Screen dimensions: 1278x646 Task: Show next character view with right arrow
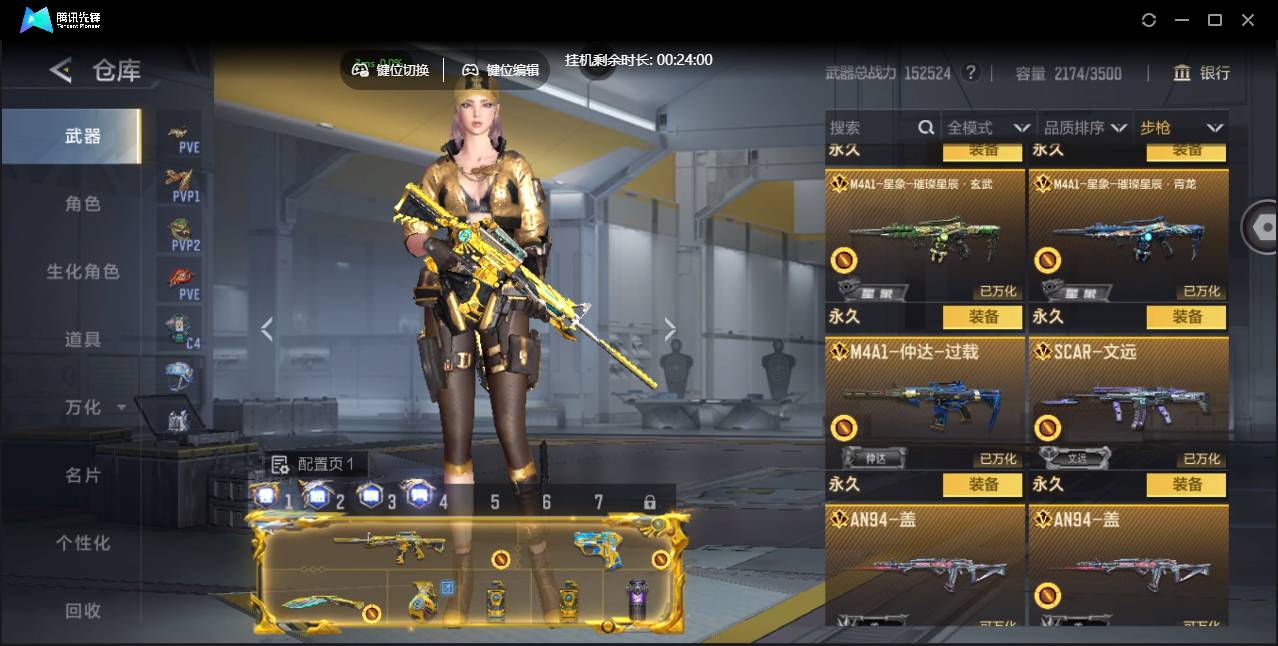point(670,329)
